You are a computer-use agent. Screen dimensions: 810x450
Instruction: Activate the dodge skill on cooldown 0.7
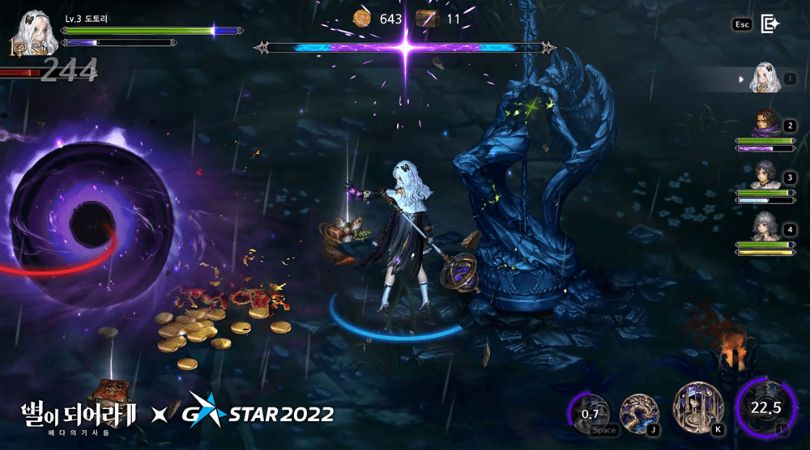tap(590, 412)
